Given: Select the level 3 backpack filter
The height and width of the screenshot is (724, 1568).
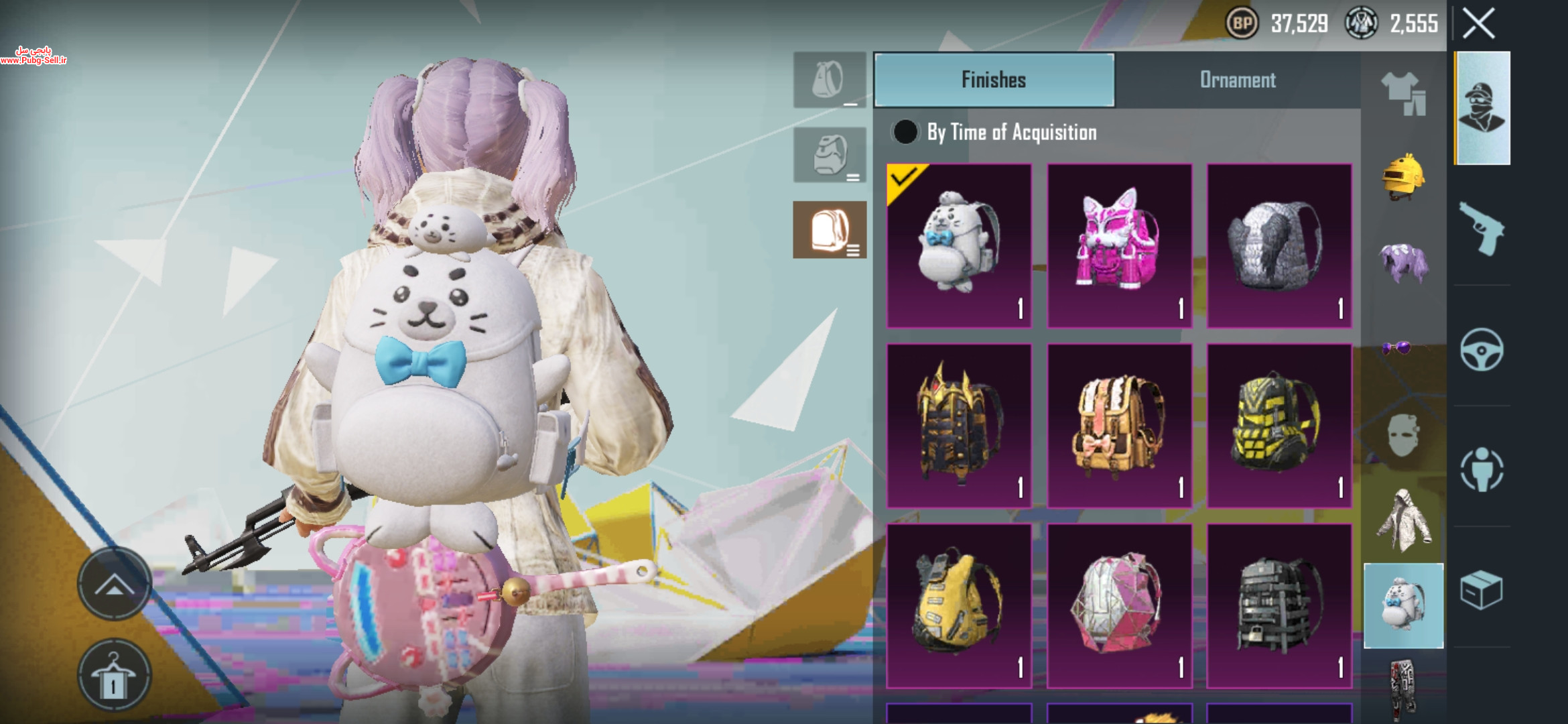Looking at the screenshot, I should (830, 230).
